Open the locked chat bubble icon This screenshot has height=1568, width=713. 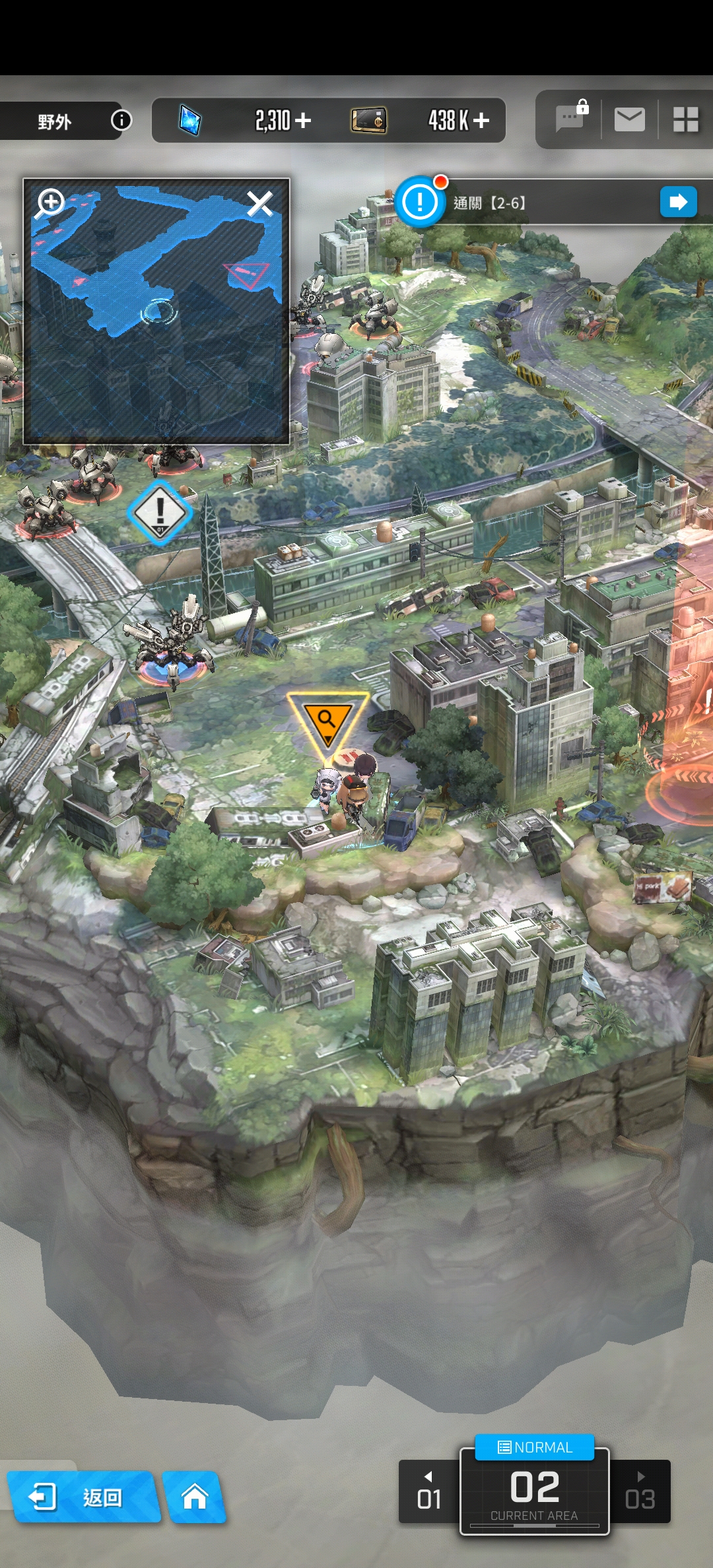570,118
